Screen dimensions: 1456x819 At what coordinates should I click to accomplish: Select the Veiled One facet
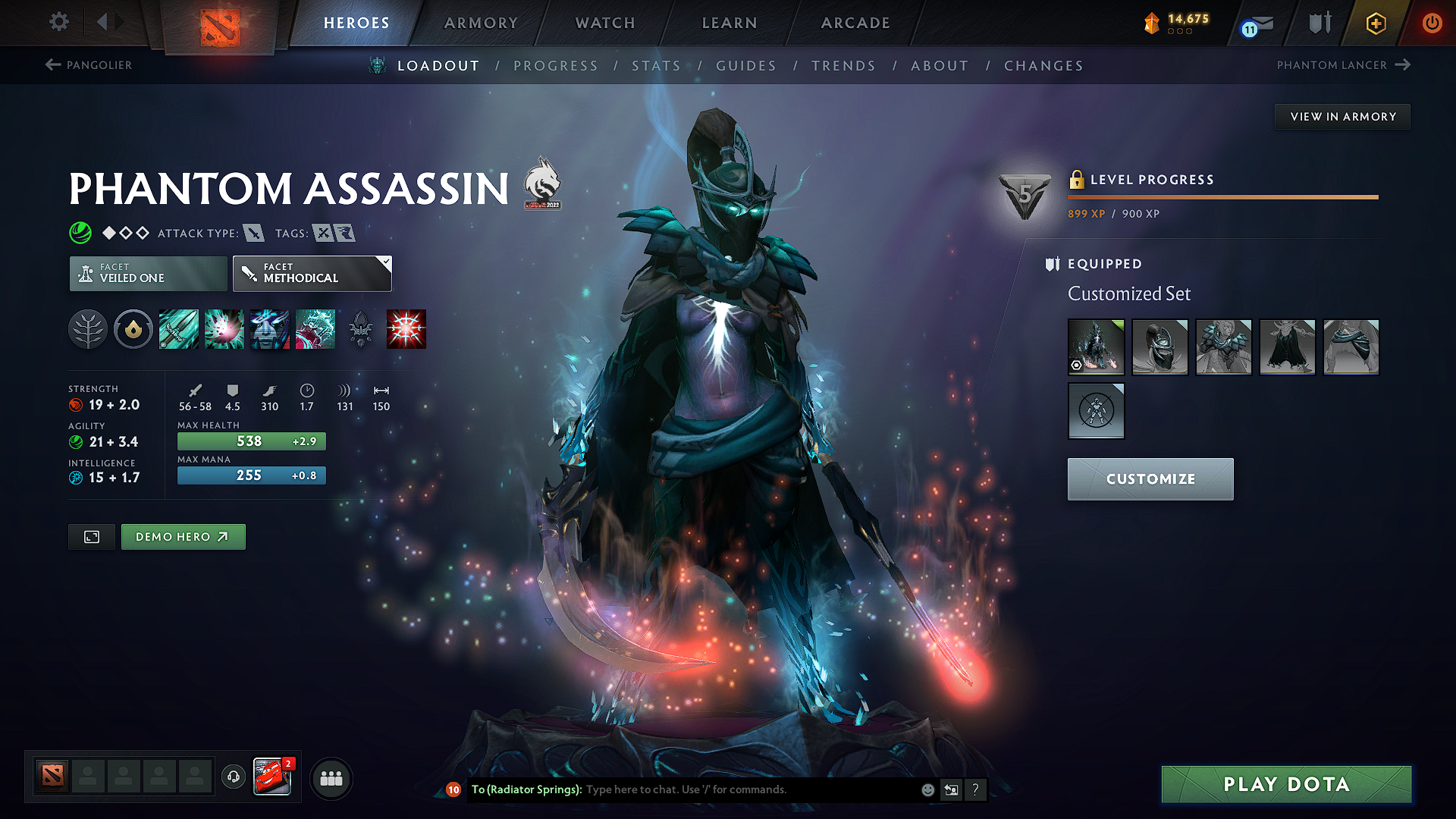[x=147, y=273]
